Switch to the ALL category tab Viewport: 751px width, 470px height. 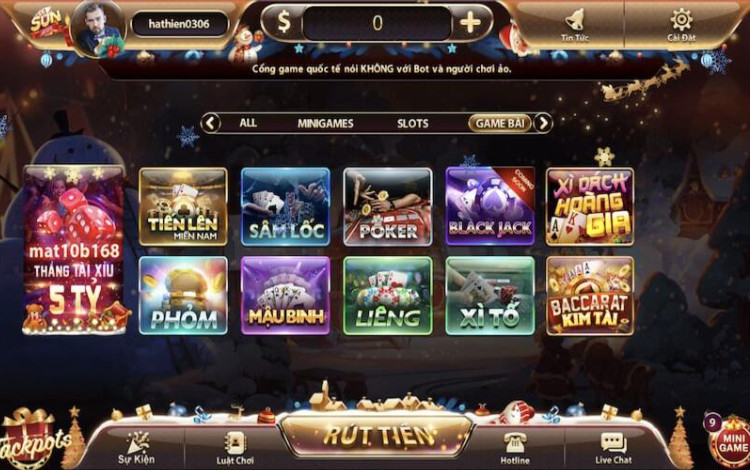(x=248, y=123)
